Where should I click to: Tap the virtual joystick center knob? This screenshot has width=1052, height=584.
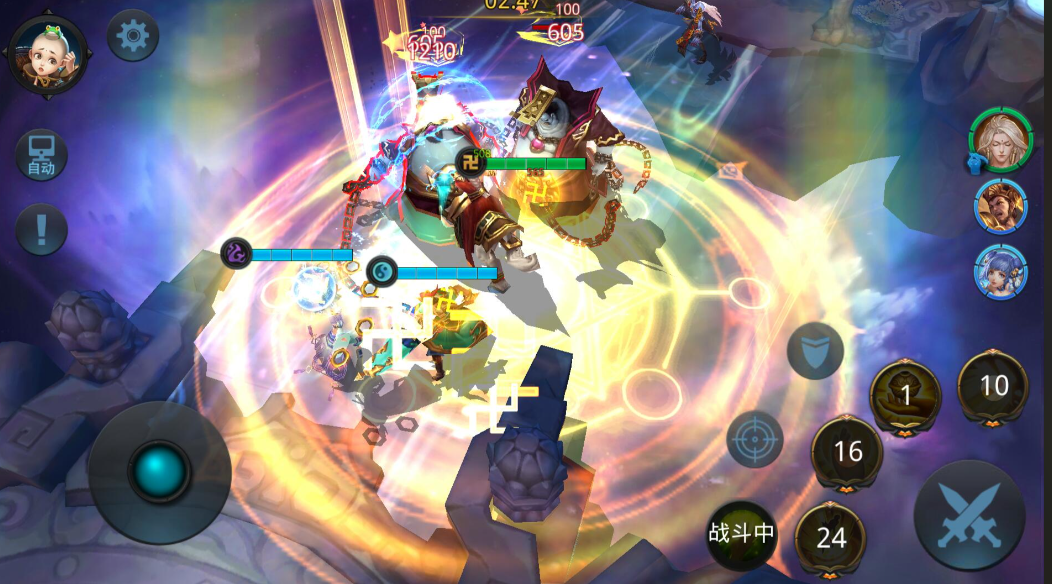point(160,471)
